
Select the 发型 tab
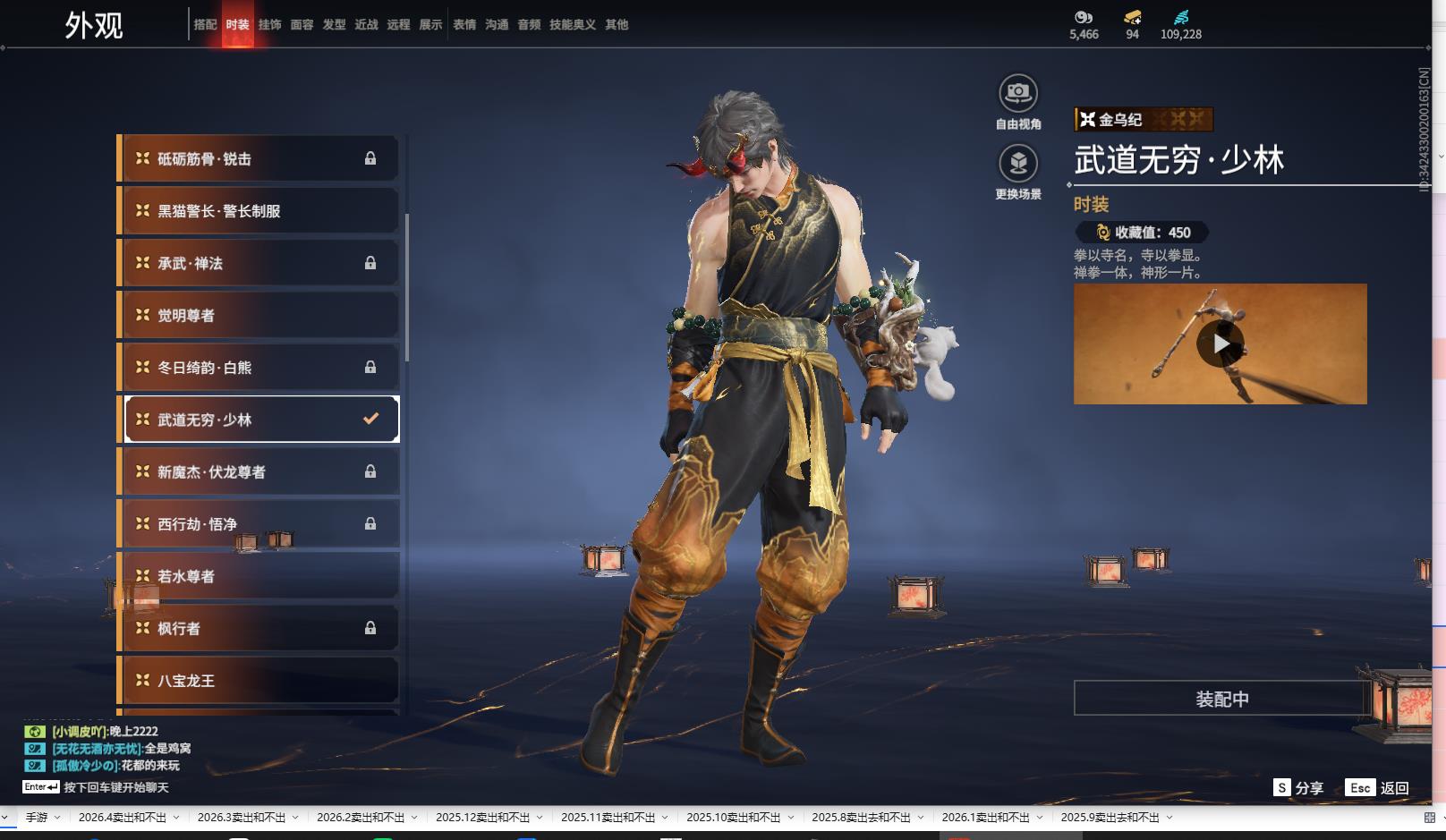[x=334, y=24]
